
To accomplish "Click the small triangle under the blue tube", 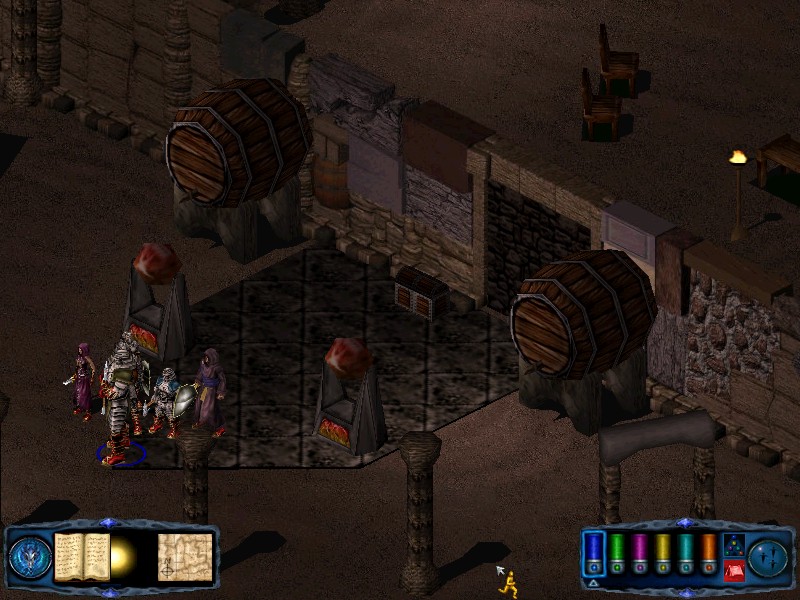I will pos(593,582).
